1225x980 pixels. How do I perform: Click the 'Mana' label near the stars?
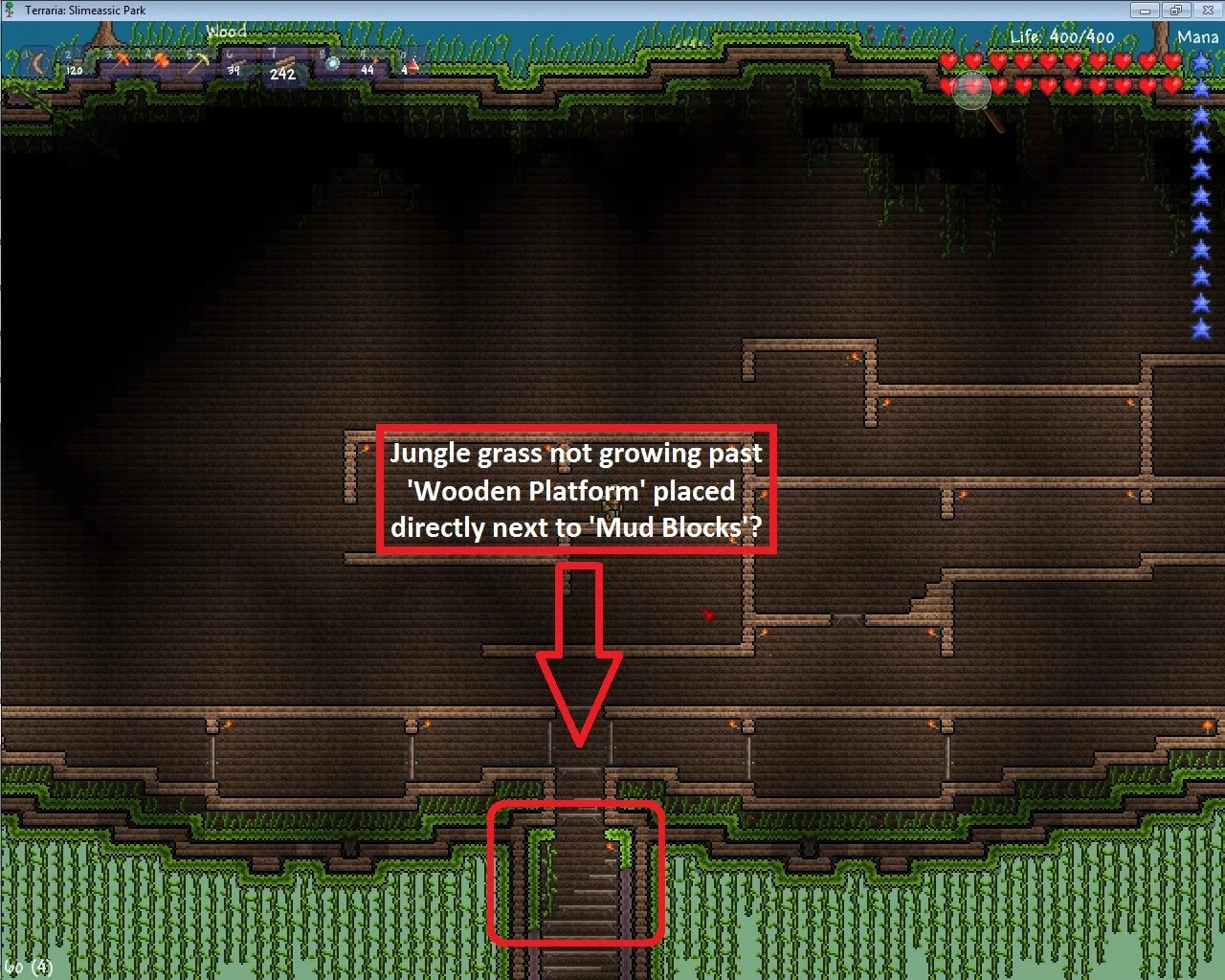(x=1197, y=36)
